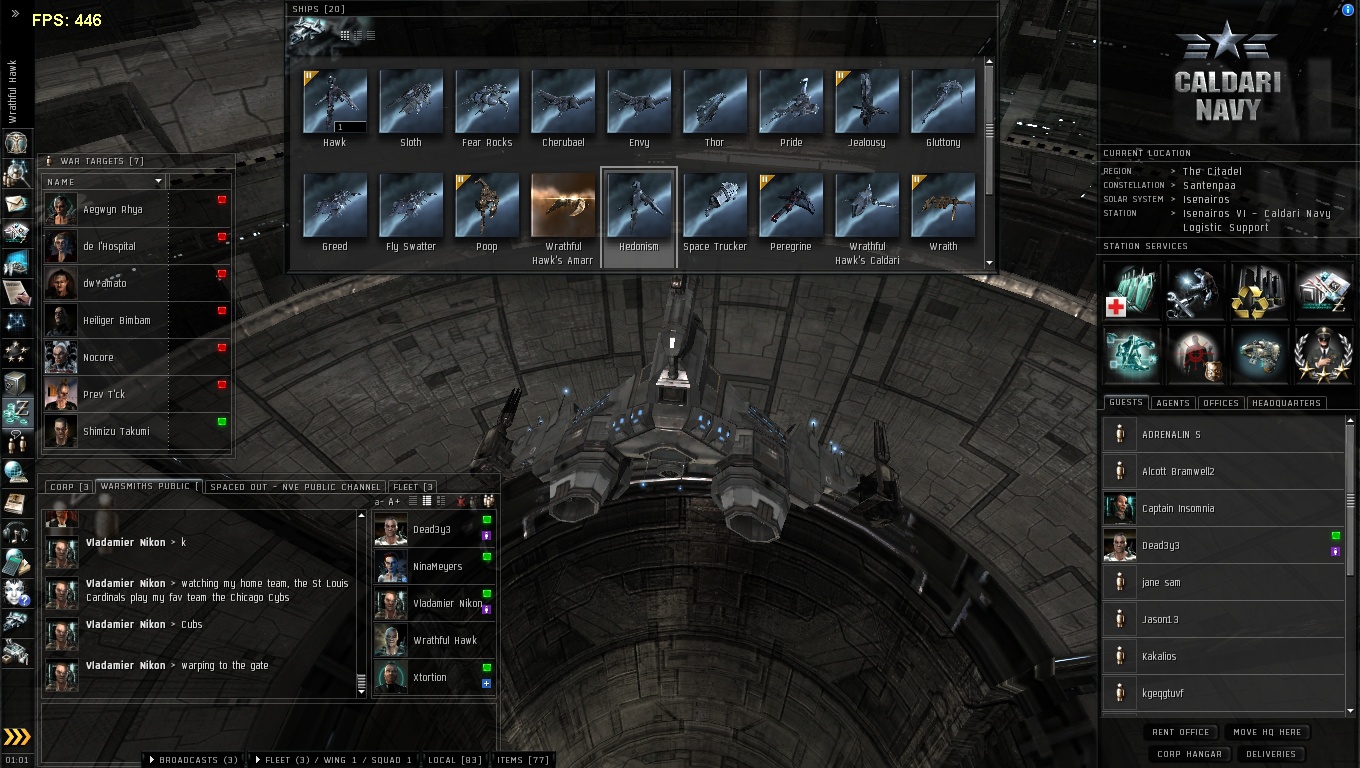Pick the Wraith ship thumbnail
Image resolution: width=1360 pixels, height=768 pixels.
(943, 206)
